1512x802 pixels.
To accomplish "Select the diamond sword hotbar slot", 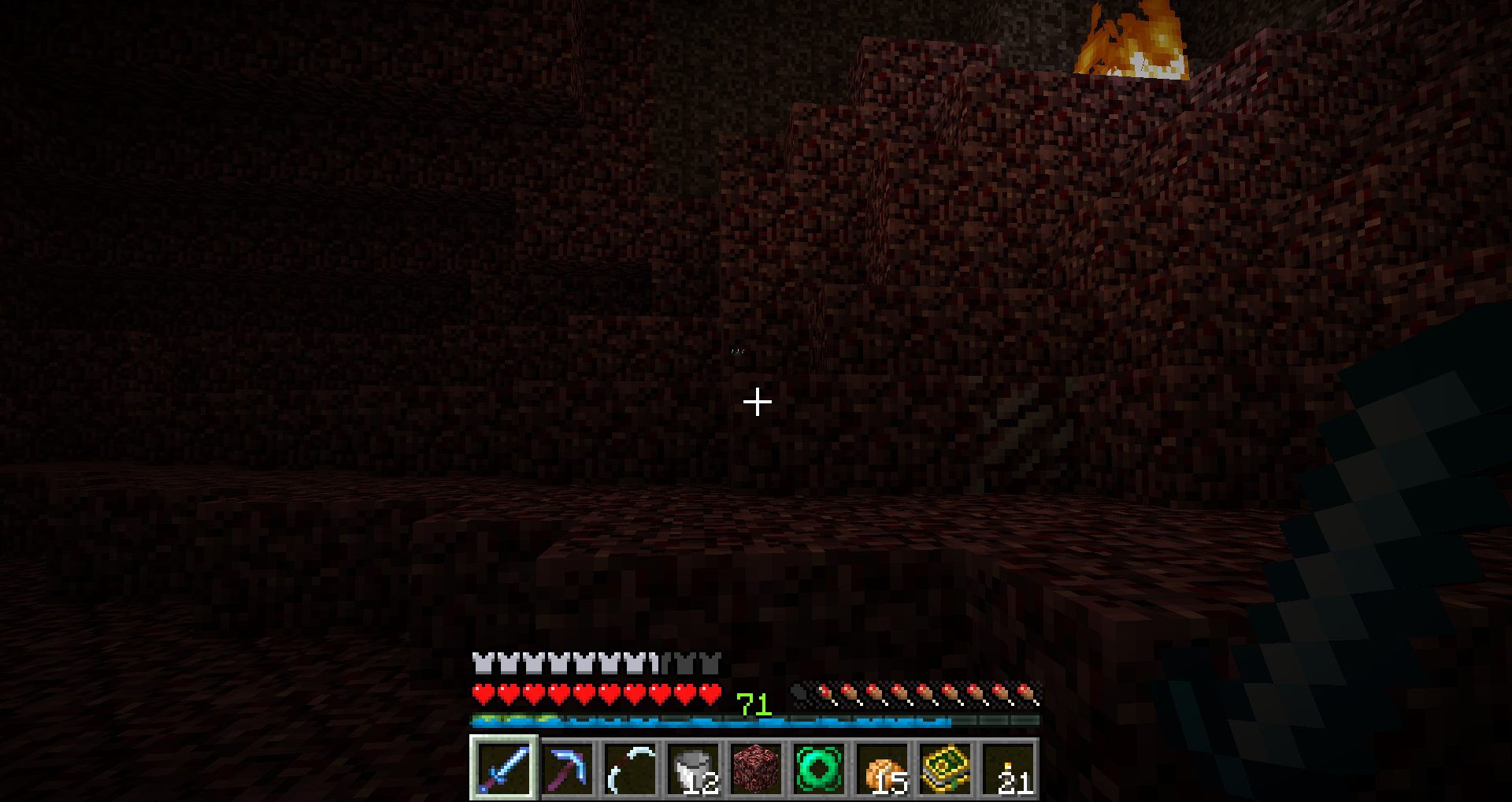I will [504, 768].
